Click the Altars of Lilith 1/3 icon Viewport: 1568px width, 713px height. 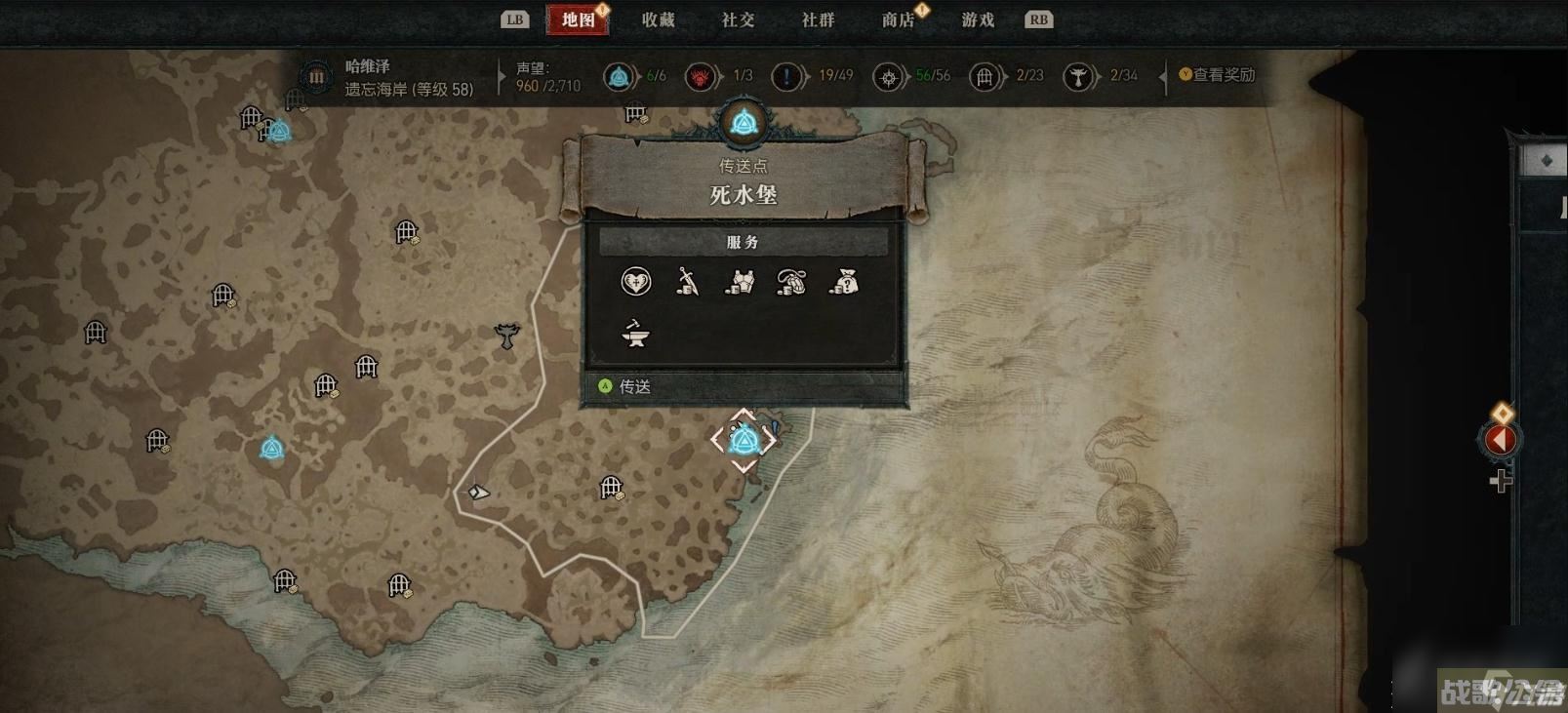[x=699, y=75]
